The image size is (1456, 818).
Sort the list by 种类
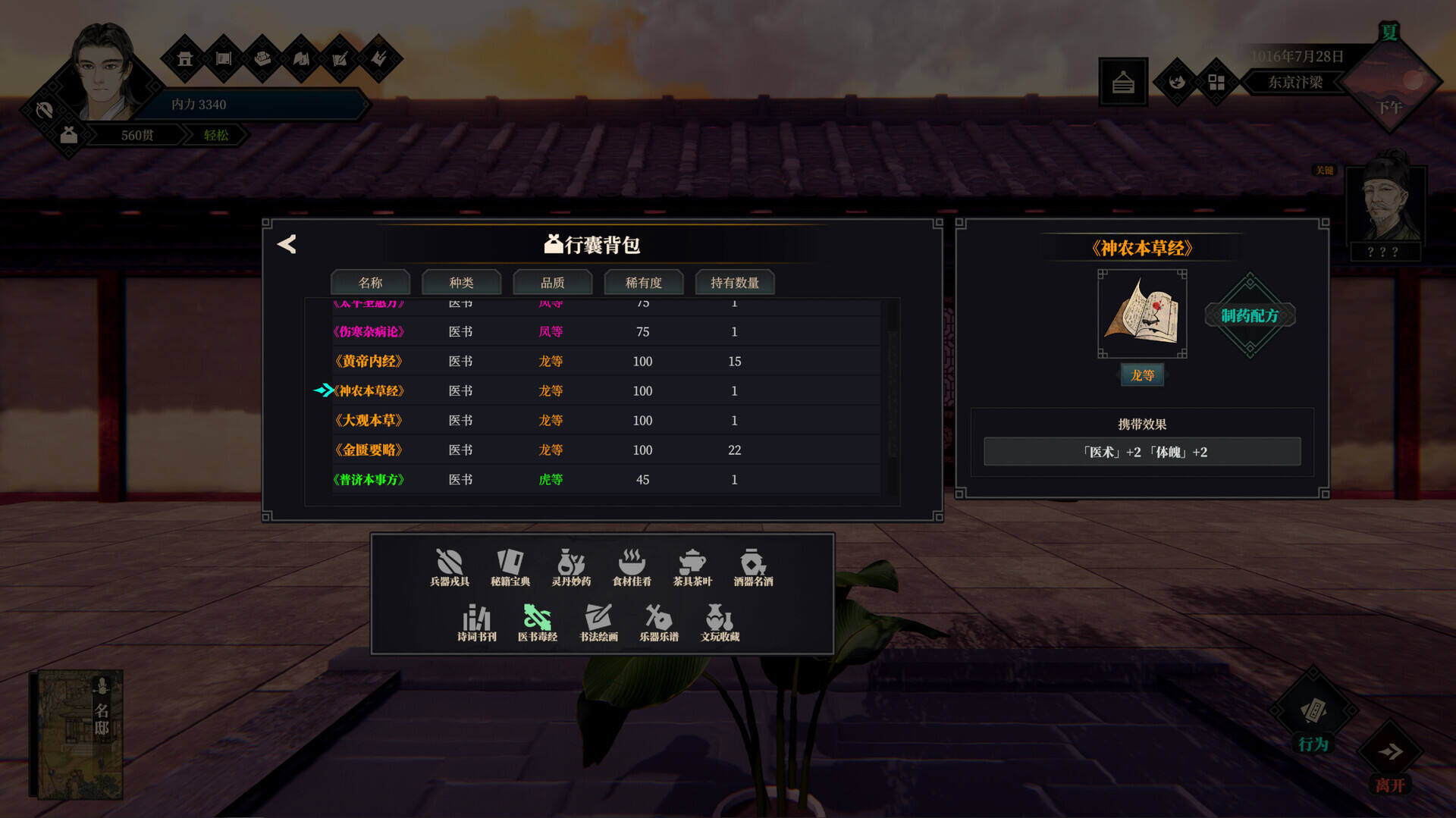point(461,283)
